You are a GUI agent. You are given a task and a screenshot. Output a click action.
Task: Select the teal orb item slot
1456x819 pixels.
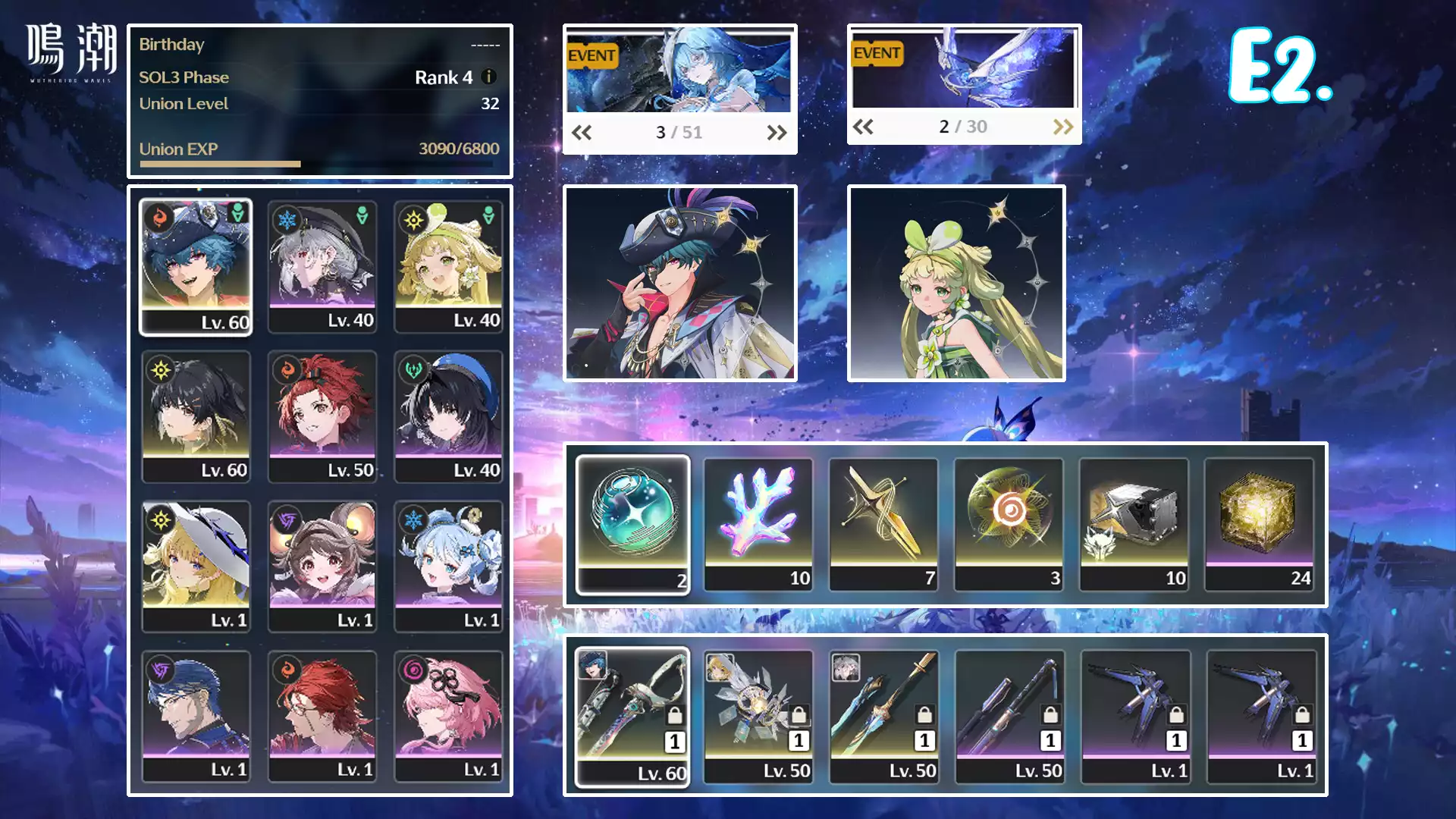pos(632,524)
